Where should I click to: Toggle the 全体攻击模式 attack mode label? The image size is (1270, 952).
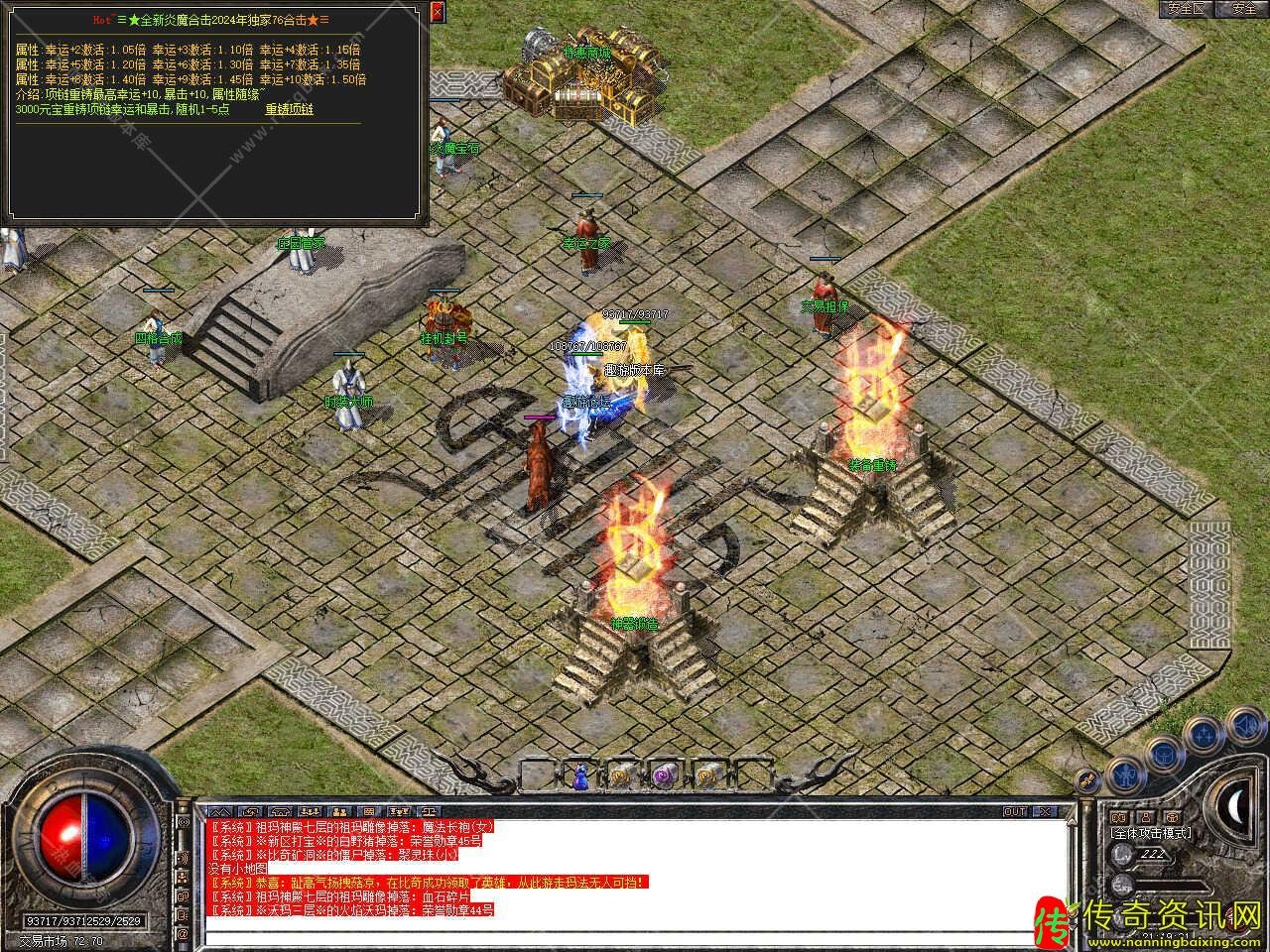[1151, 833]
